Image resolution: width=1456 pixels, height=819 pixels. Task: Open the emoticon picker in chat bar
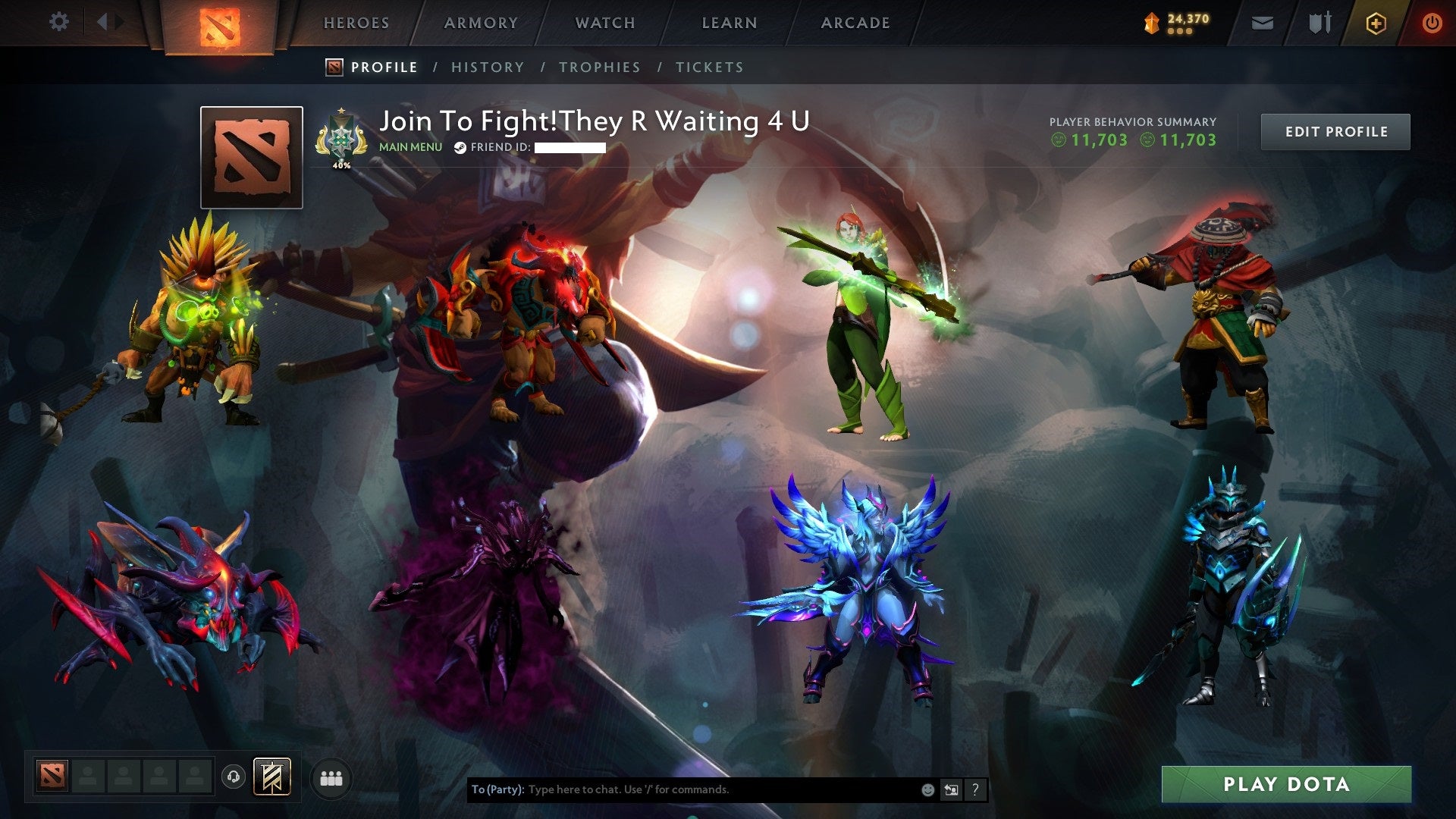928,789
